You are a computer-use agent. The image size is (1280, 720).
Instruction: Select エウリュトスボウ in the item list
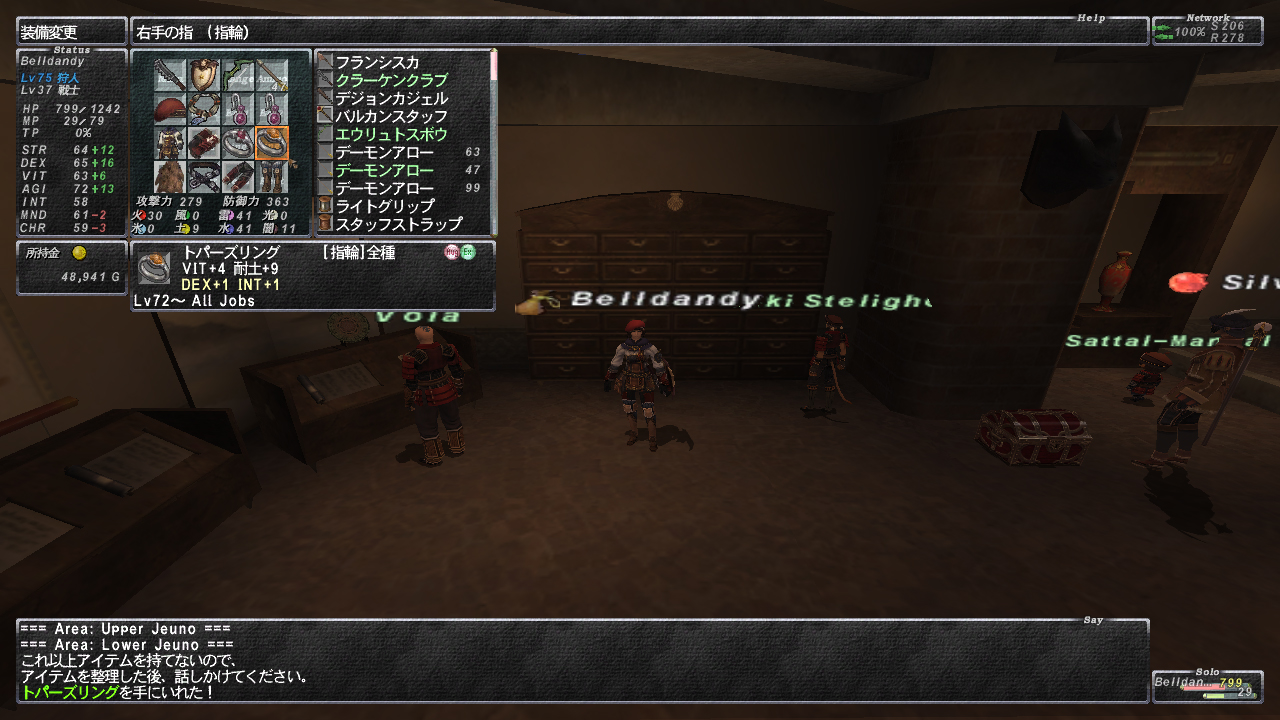[391, 135]
